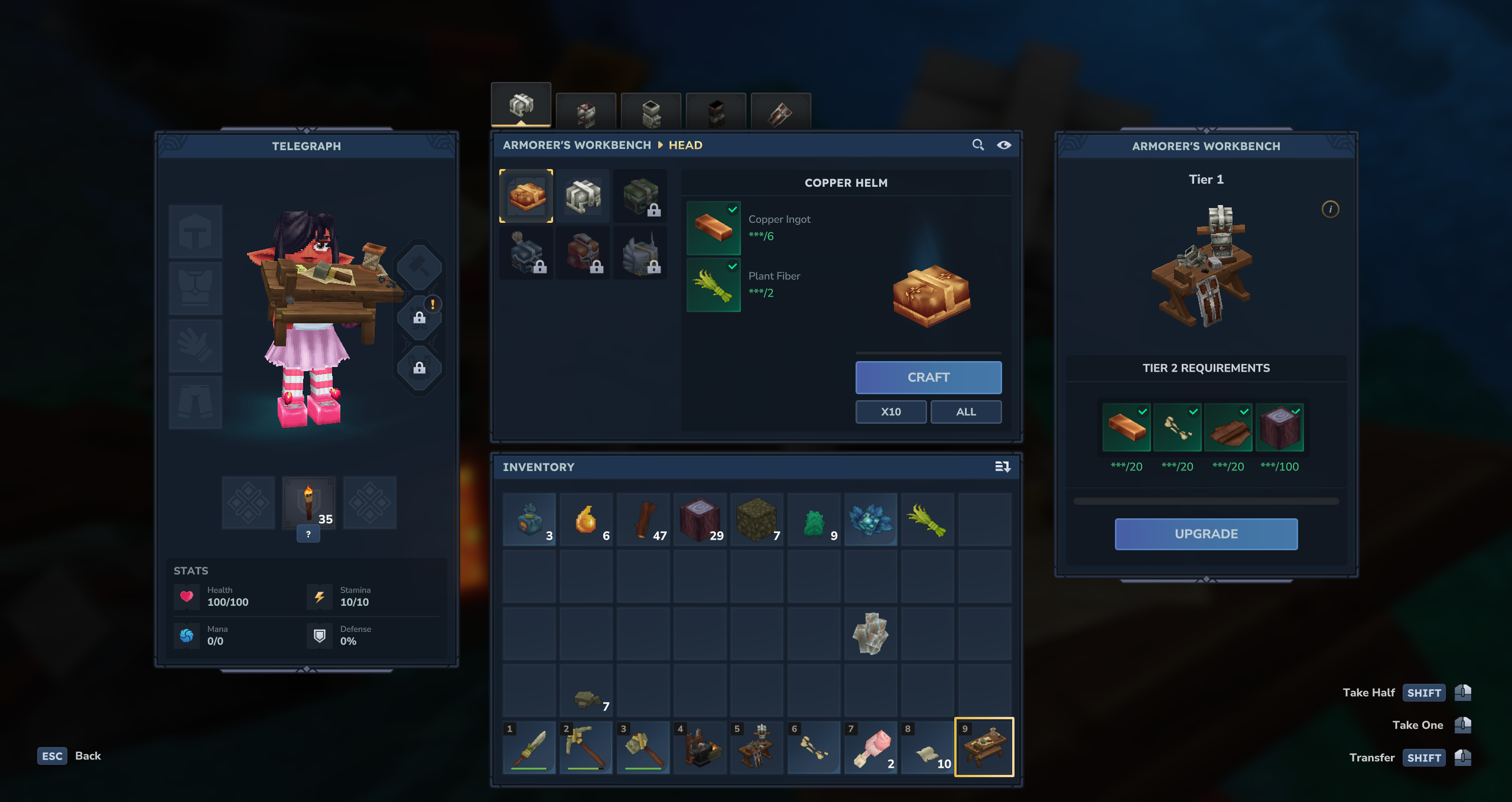
Task: Toggle the eye visibility filter
Action: click(x=1003, y=145)
